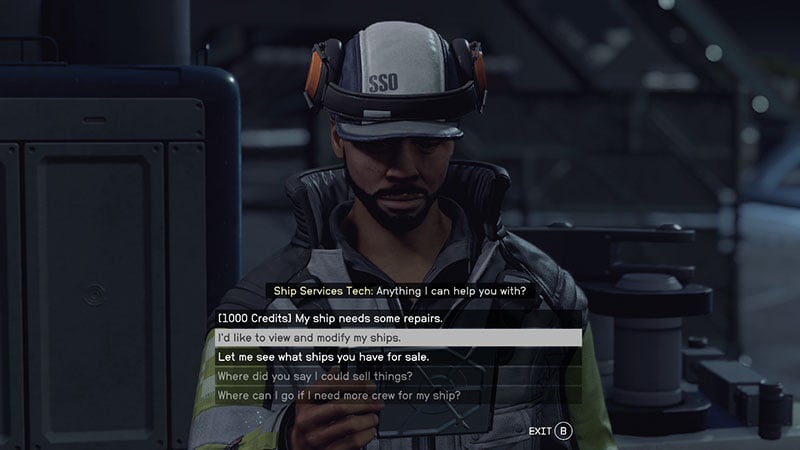Choose the 1000 Credits ship repairs reply
Screen dimensions: 800x450
(x=329, y=318)
